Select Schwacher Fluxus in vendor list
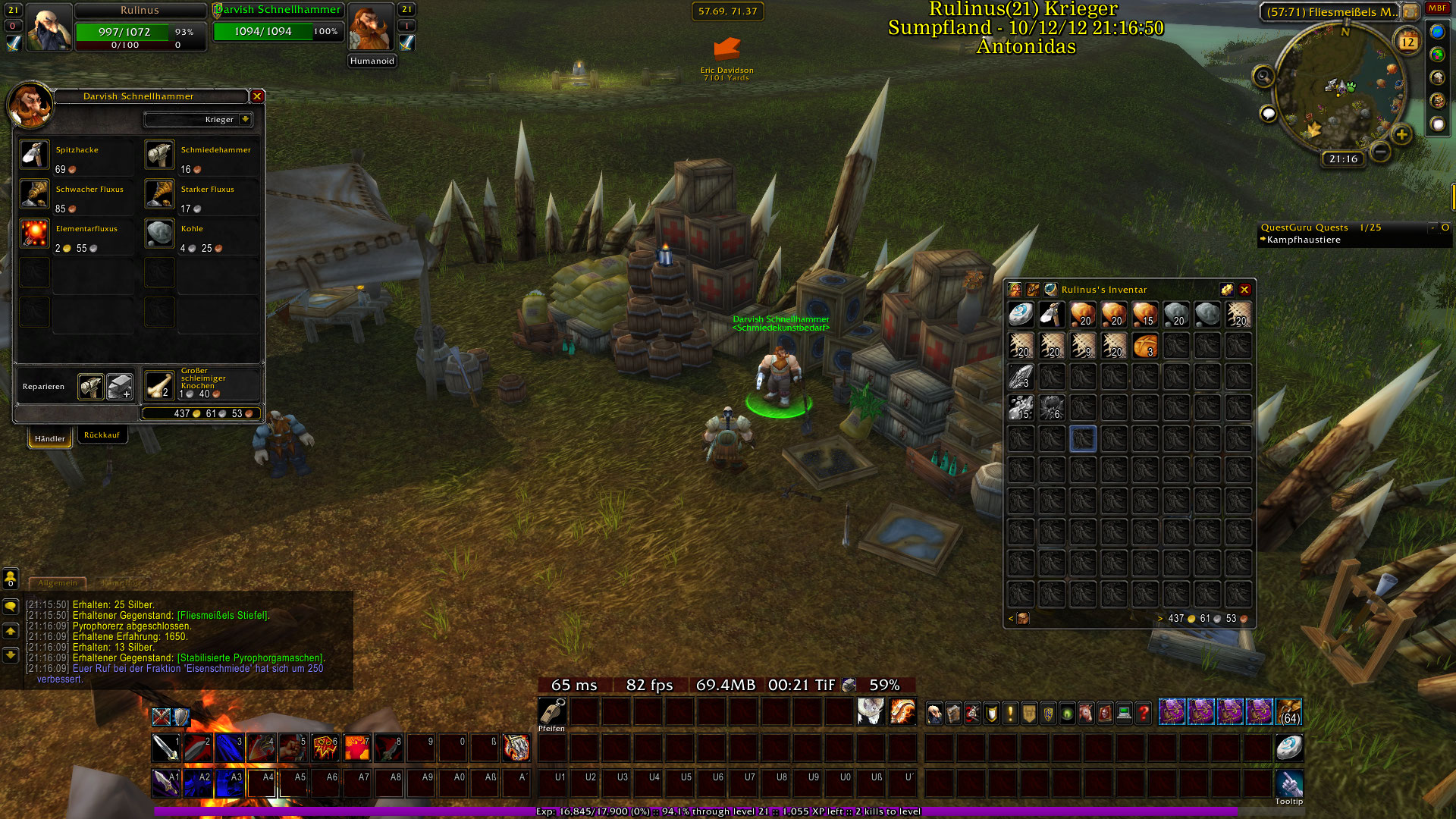Viewport: 1456px width, 819px height. click(35, 194)
